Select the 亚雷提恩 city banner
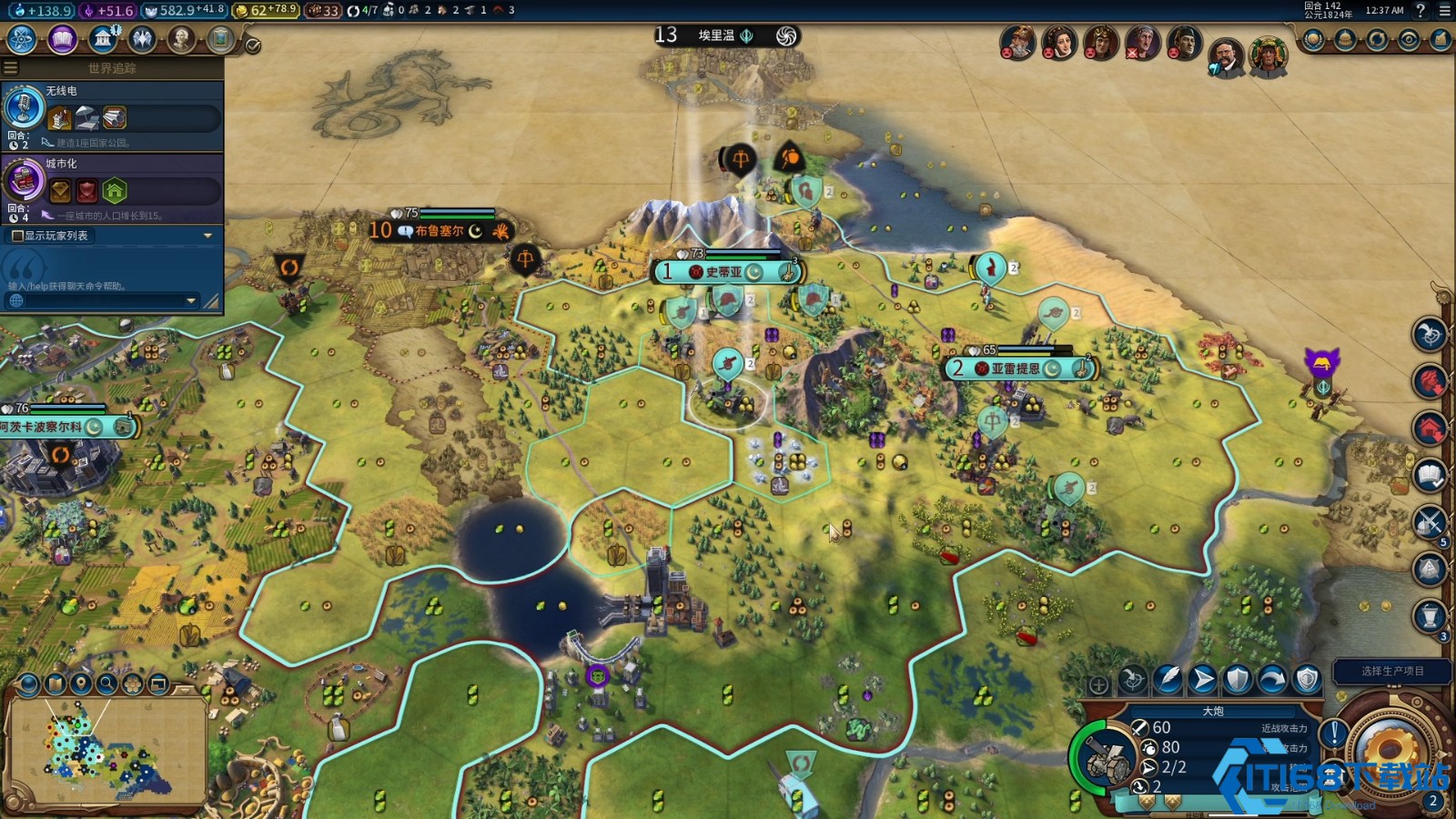Image resolution: width=1456 pixels, height=819 pixels. pyautogui.click(x=1016, y=369)
